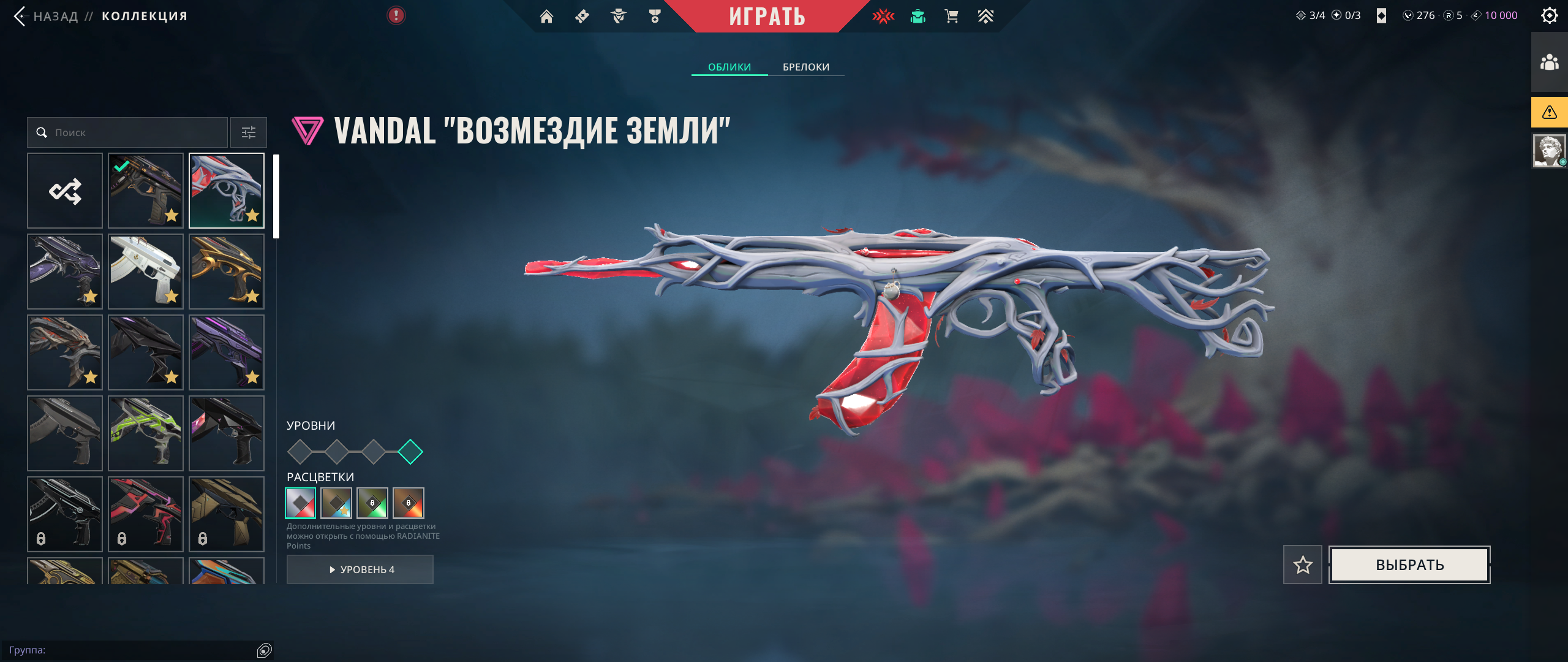Screen dimensions: 1568x662
Task: Open the skin filter options
Action: (x=249, y=132)
